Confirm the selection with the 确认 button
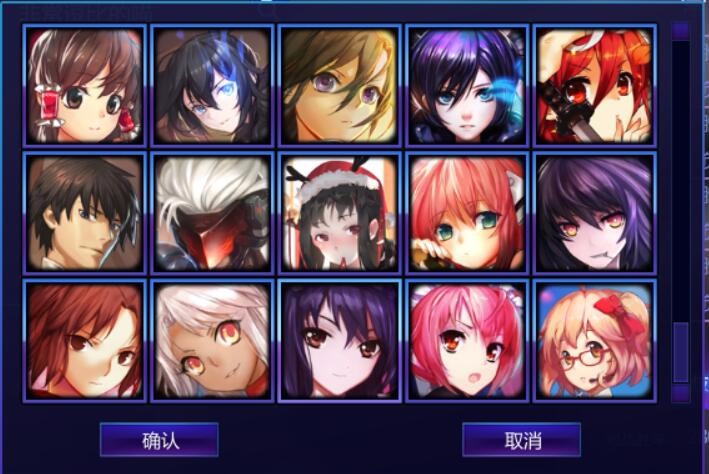The image size is (709, 474). point(159,440)
